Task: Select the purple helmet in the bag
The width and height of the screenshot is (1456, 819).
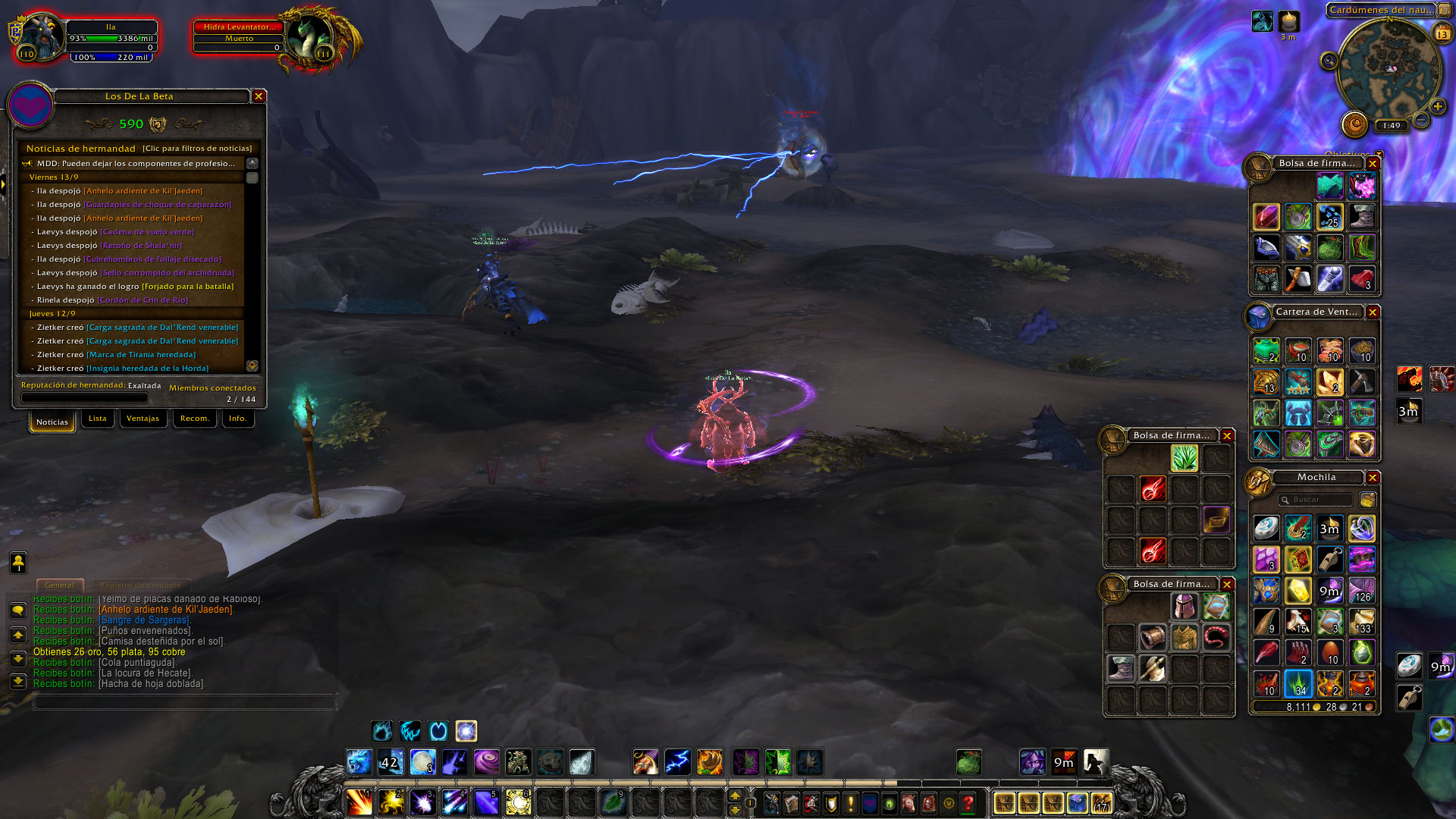Action: [x=1184, y=607]
